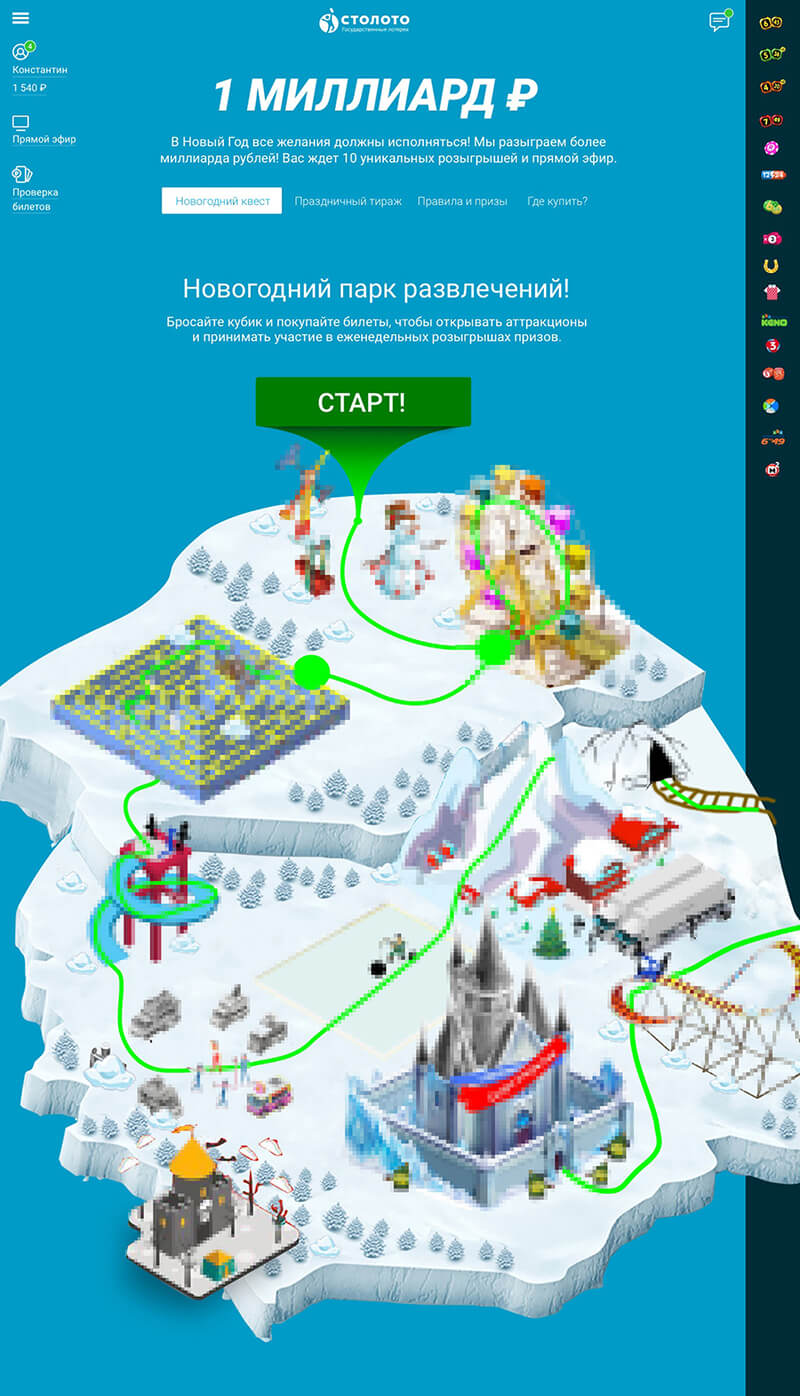Show the Правила и призы tab
The image size is (800, 1396).
pyautogui.click(x=462, y=201)
